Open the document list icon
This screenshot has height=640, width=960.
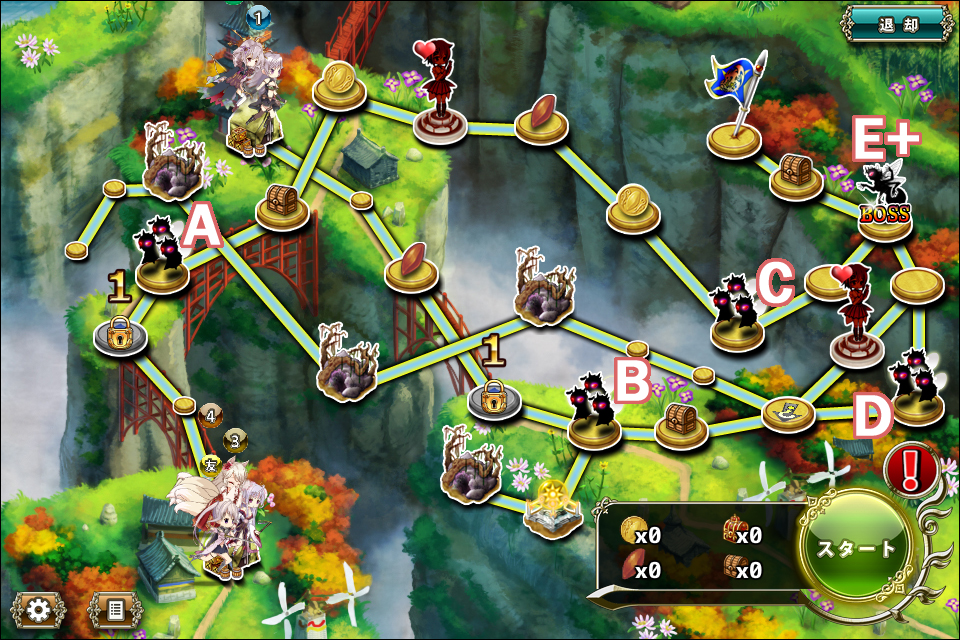point(115,608)
